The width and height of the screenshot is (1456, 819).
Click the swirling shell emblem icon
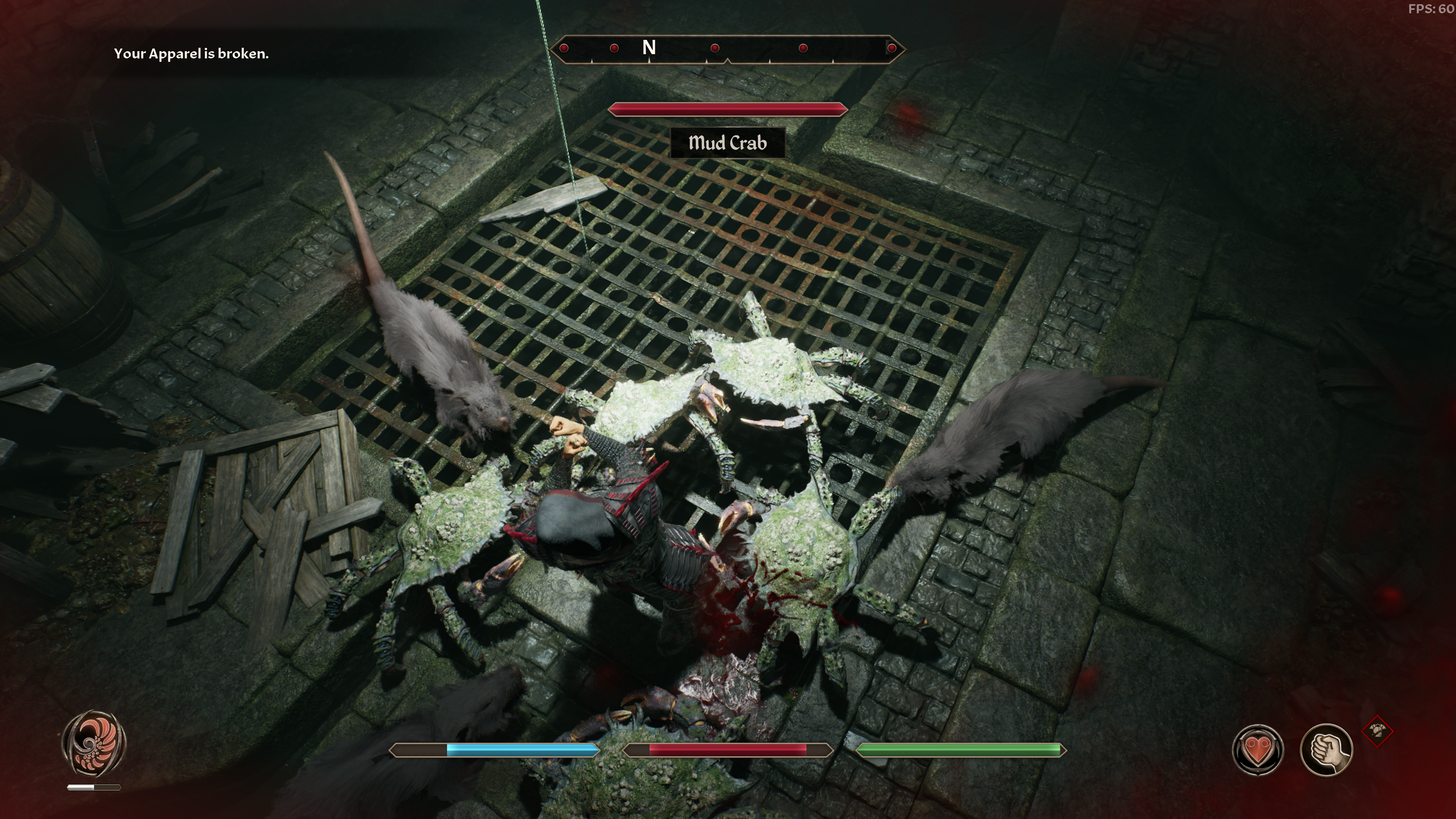pyautogui.click(x=94, y=744)
